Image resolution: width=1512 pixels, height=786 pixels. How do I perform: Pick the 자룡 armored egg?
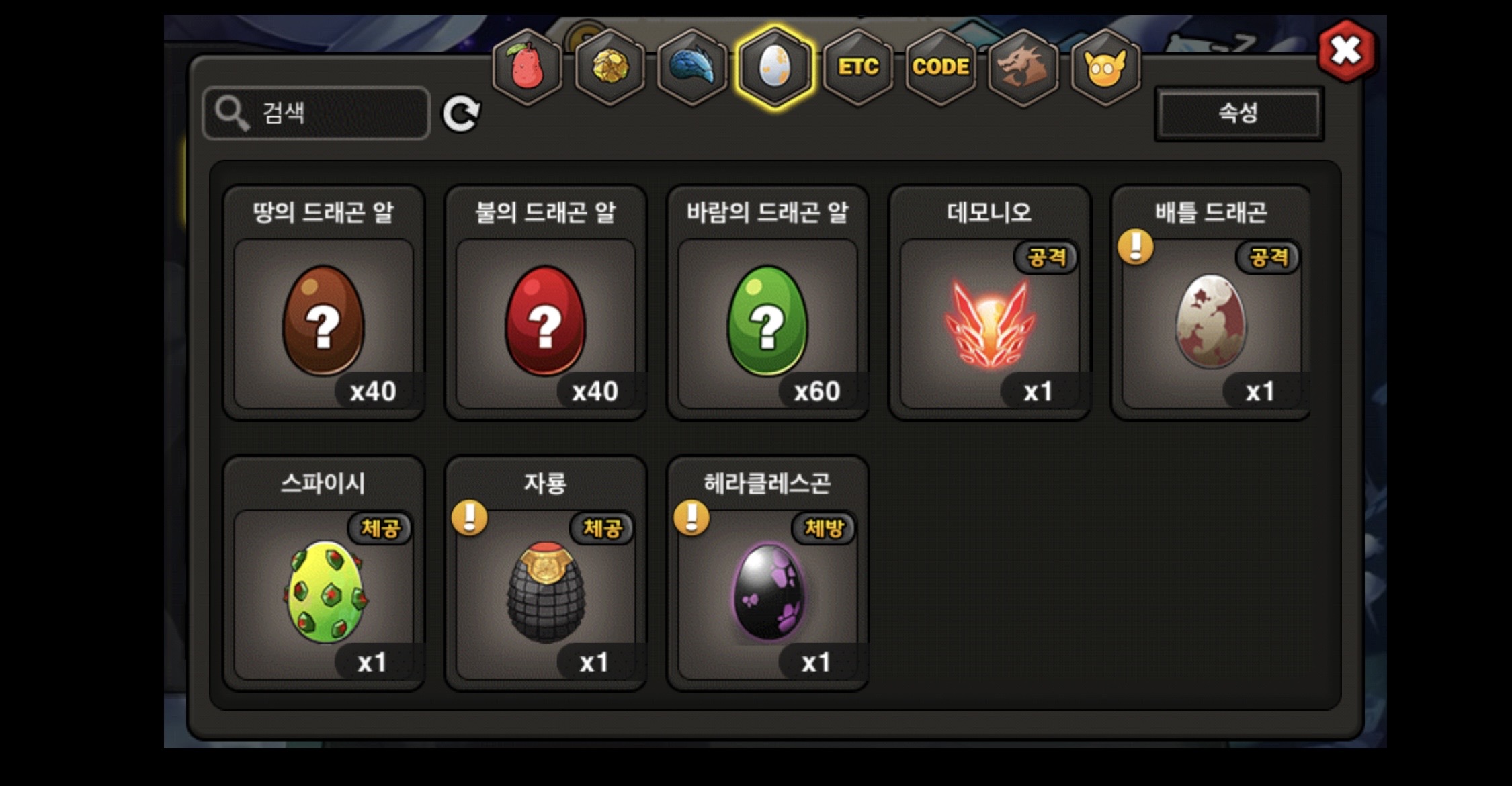click(x=546, y=593)
